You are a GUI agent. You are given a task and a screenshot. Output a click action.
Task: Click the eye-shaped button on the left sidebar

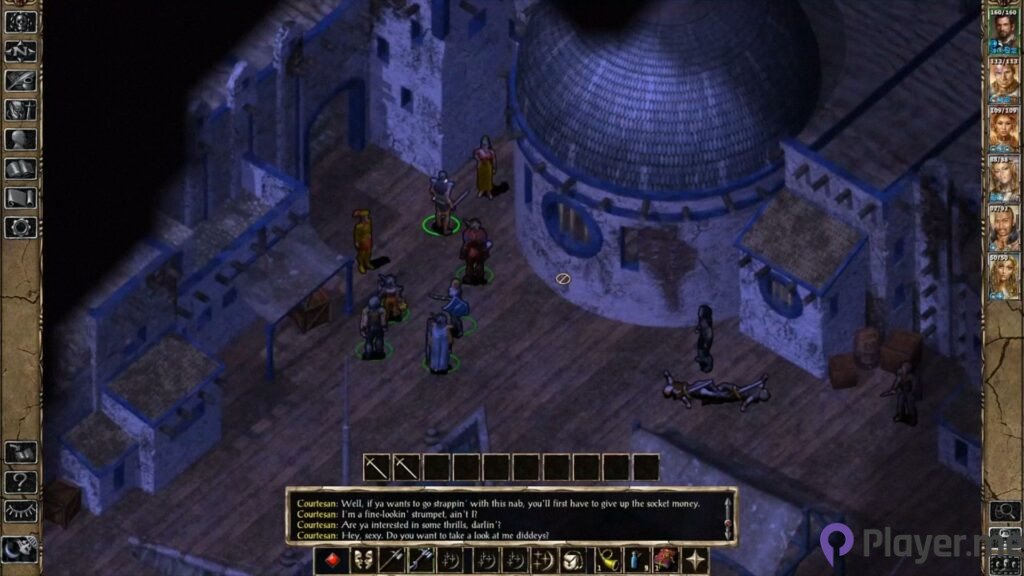tap(20, 511)
